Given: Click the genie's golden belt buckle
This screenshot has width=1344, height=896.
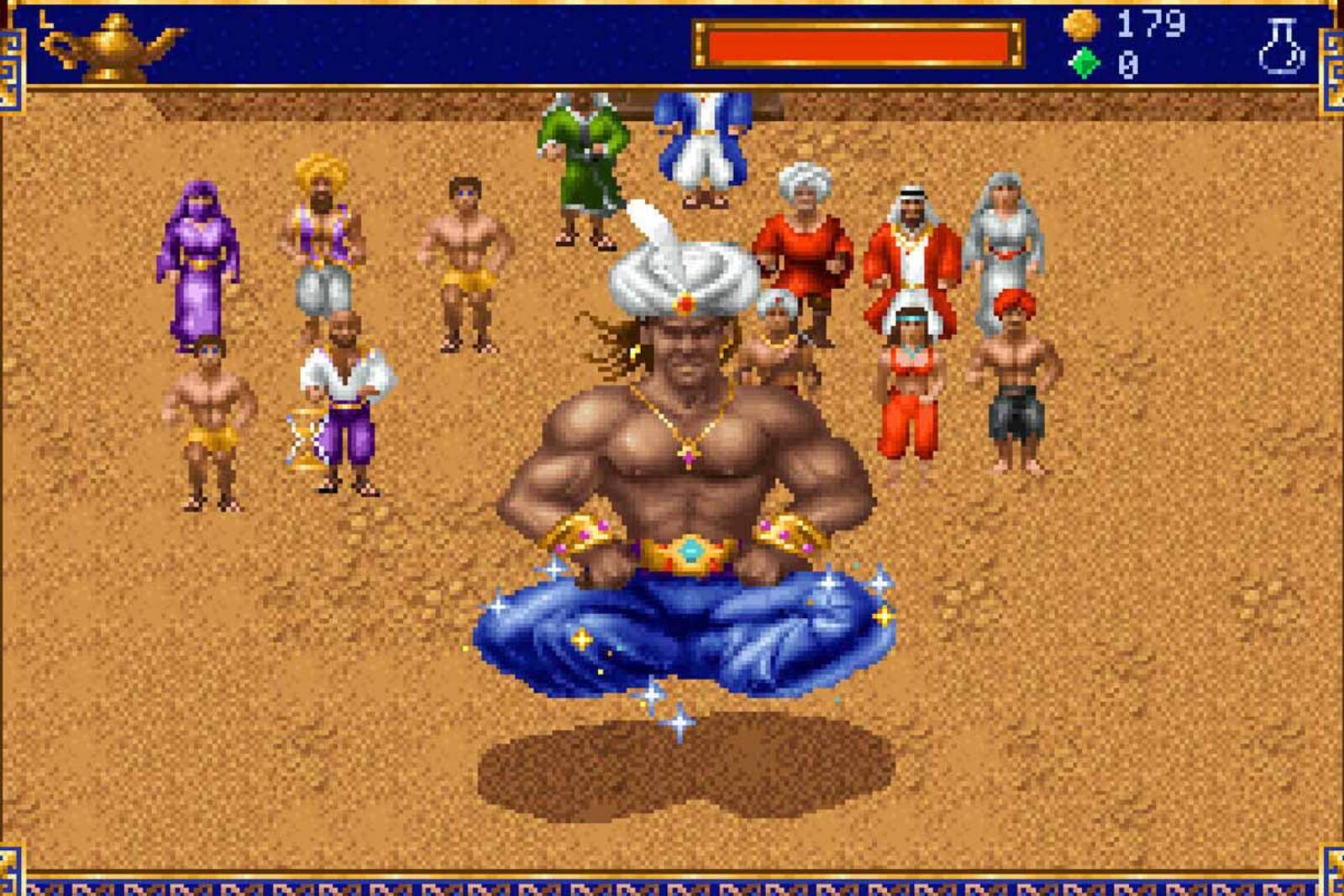Looking at the screenshot, I should pyautogui.click(x=690, y=550).
